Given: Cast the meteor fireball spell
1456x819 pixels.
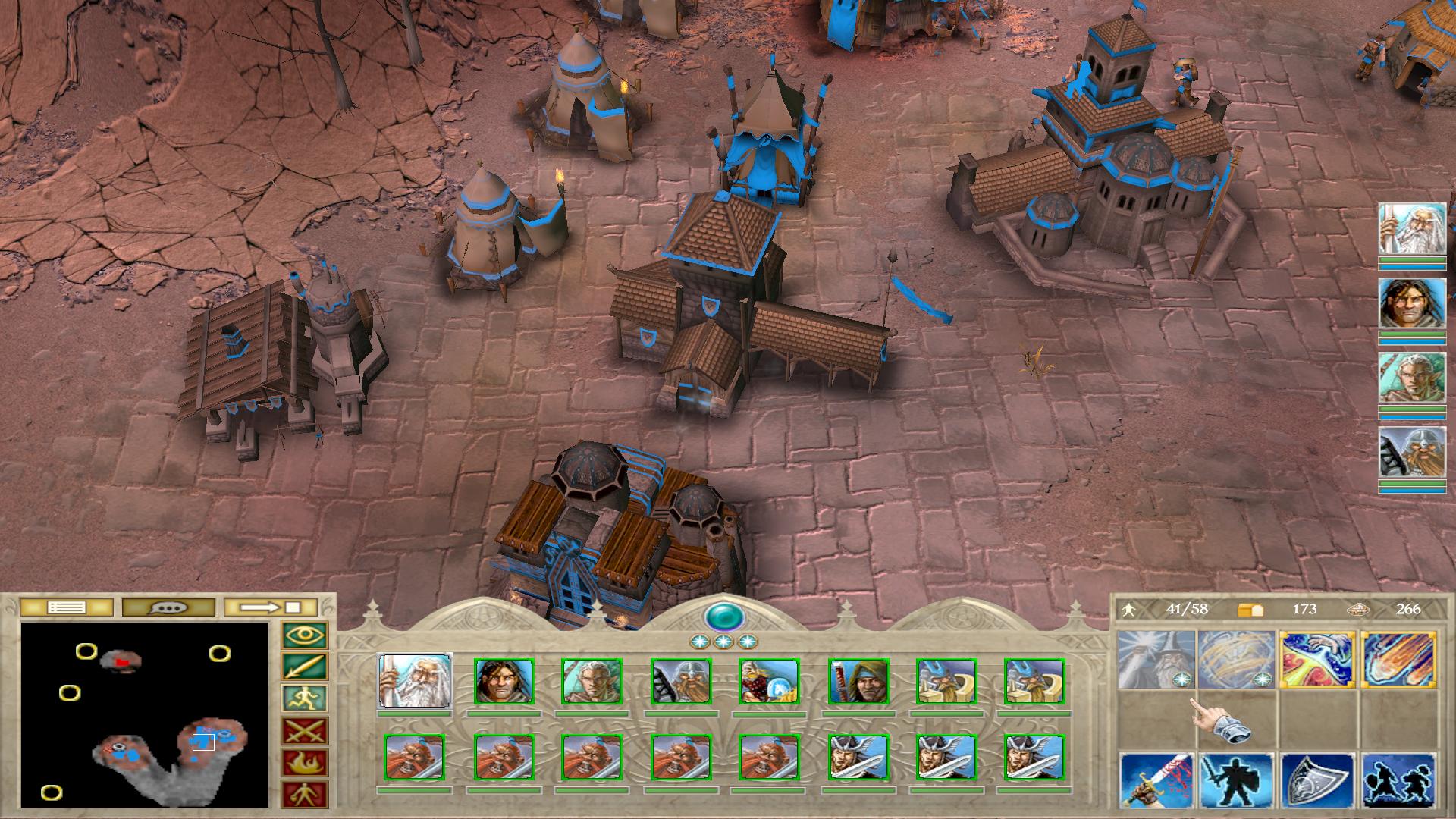Looking at the screenshot, I should click(x=1399, y=660).
